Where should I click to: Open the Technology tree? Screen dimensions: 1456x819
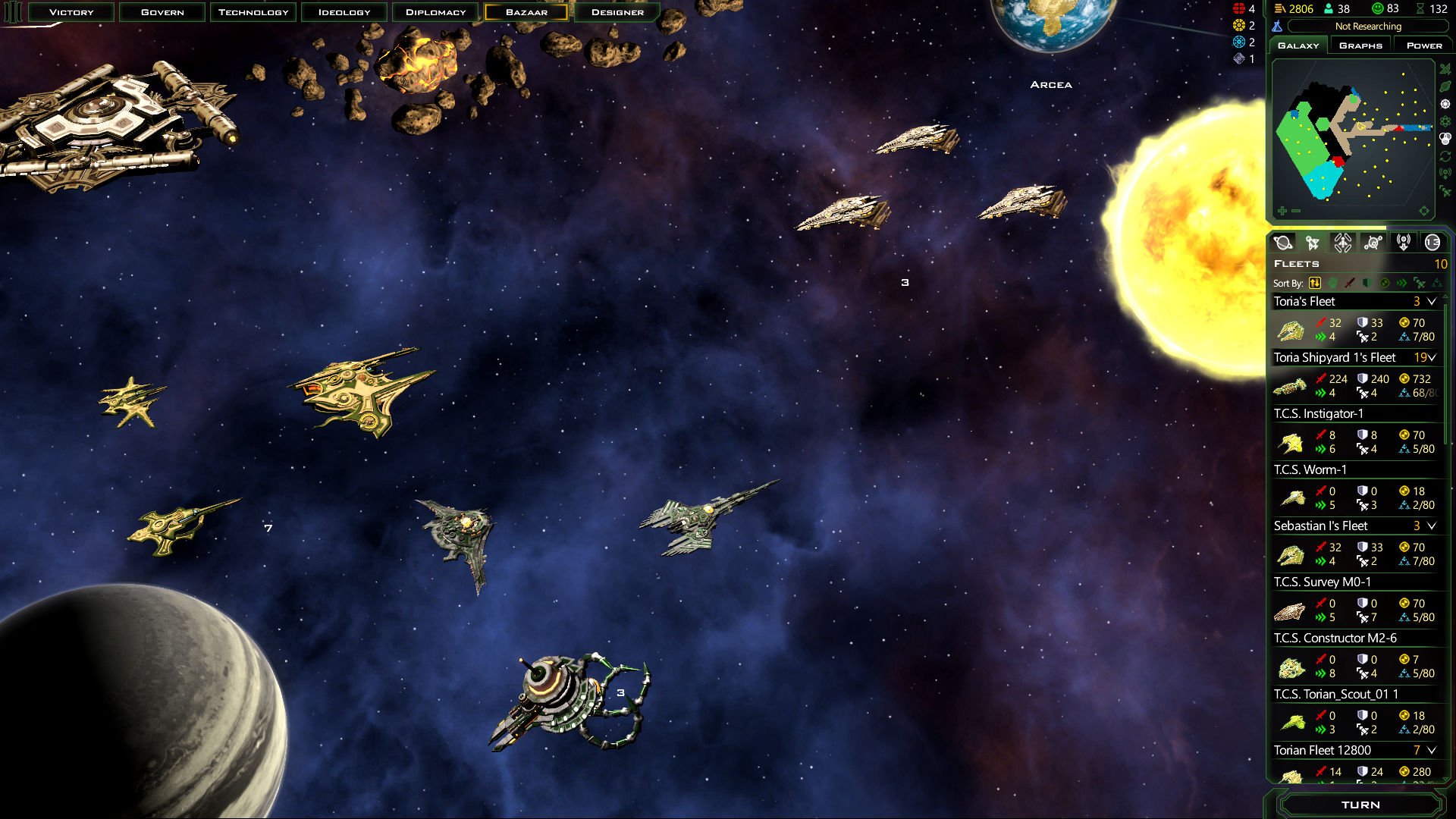click(253, 12)
